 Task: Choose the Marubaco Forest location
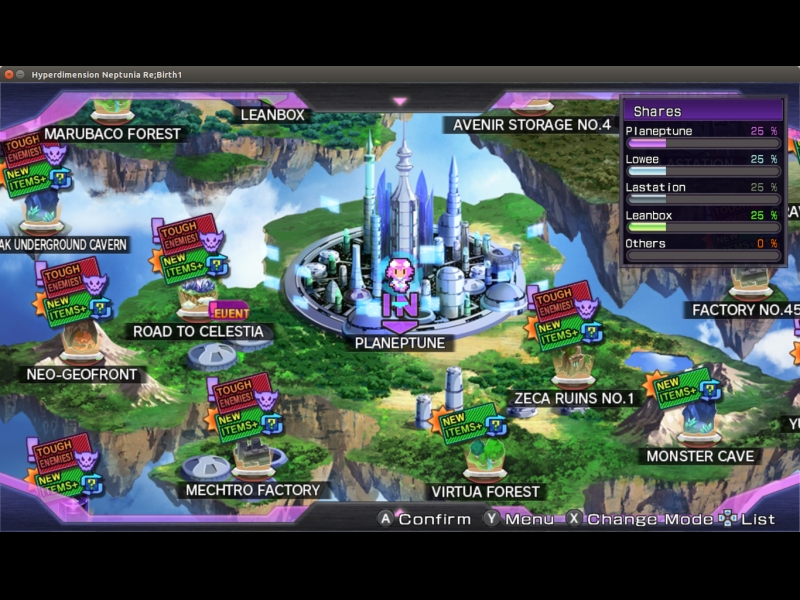112,134
